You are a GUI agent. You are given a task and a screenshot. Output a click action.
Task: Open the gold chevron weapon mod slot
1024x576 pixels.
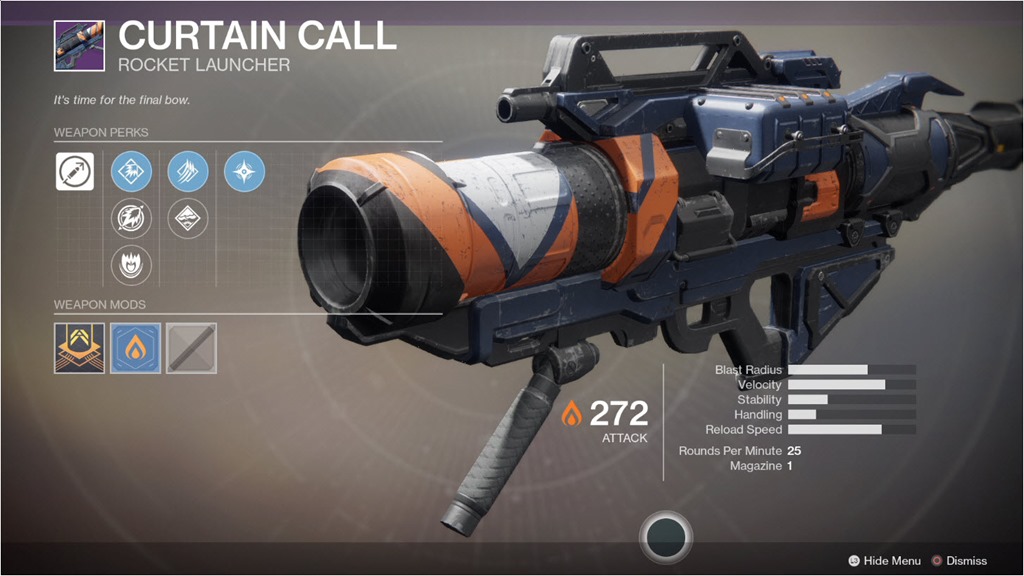(79, 348)
